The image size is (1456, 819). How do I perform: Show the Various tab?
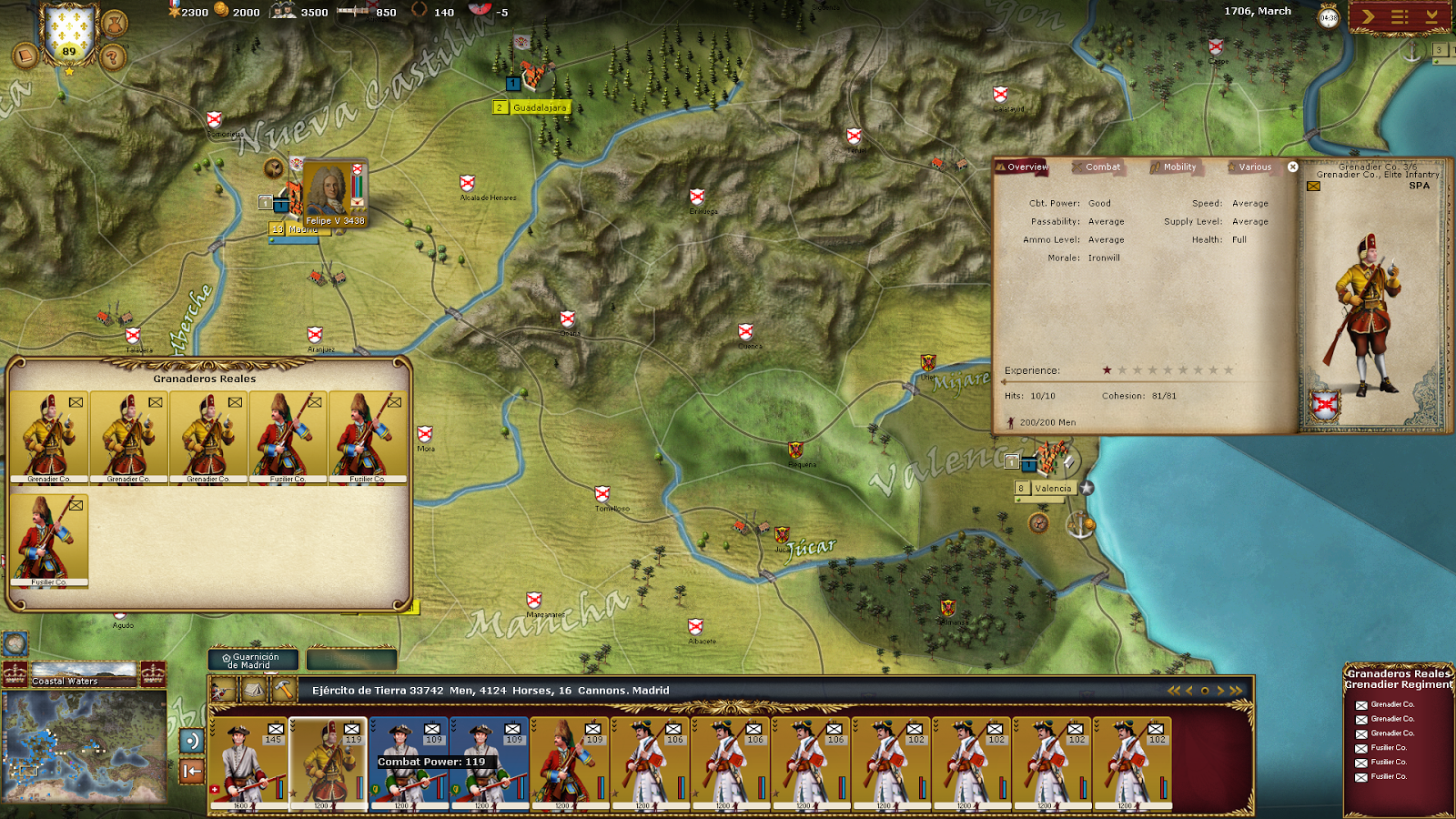(x=1254, y=167)
